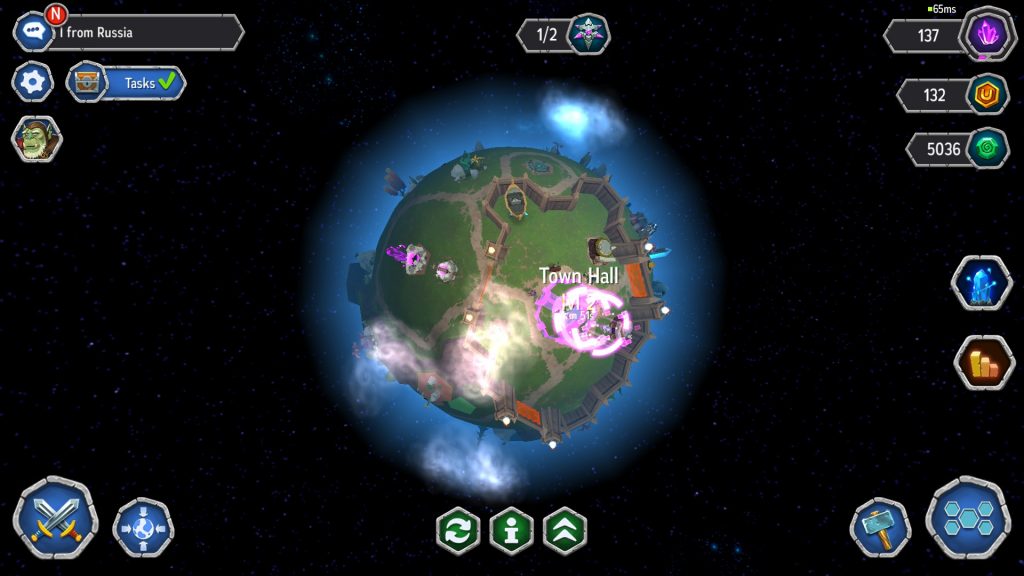Tap the green rotate arrows button
The height and width of the screenshot is (576, 1024).
tap(458, 530)
